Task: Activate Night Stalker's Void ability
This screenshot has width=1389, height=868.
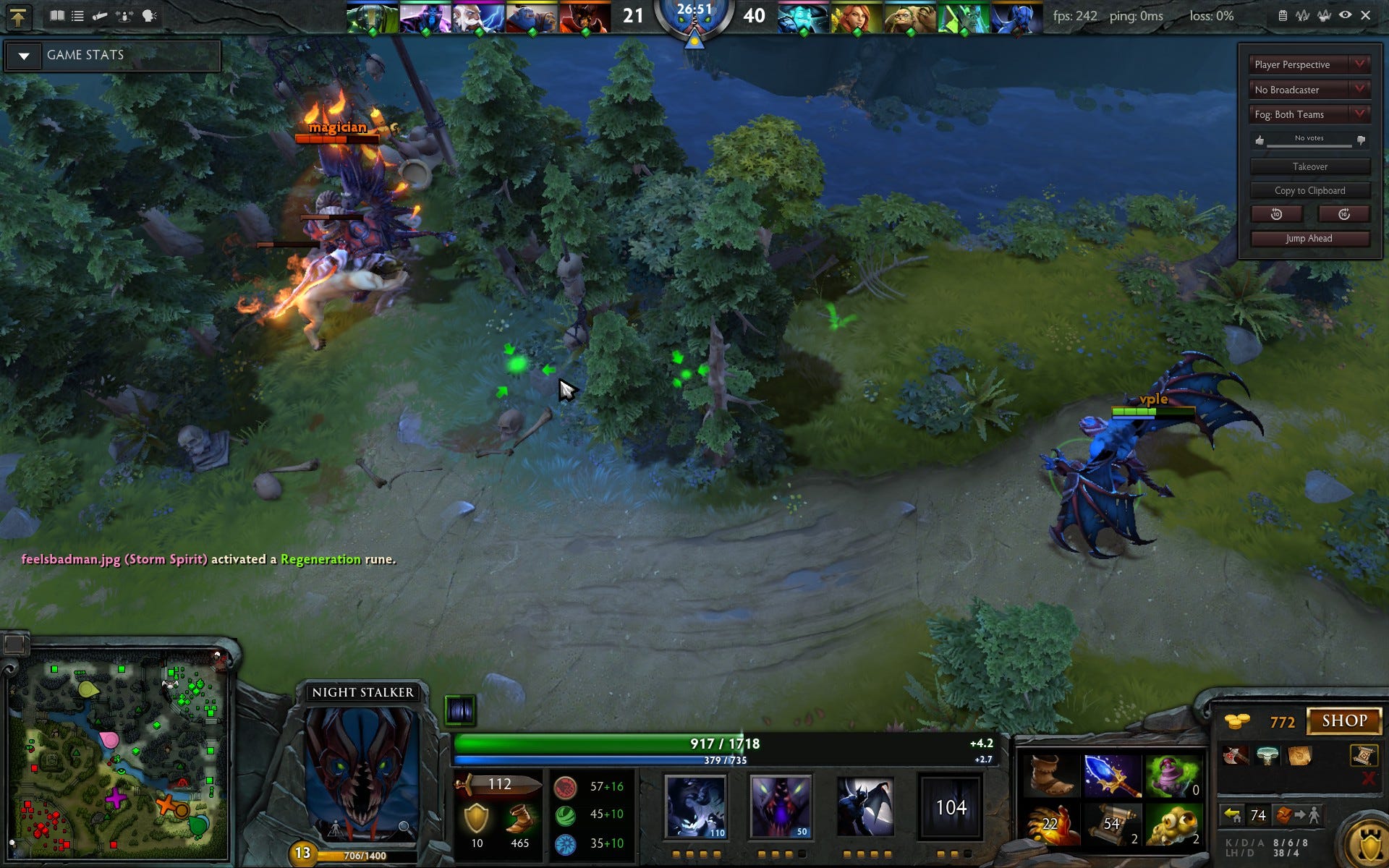Action: 695,806
